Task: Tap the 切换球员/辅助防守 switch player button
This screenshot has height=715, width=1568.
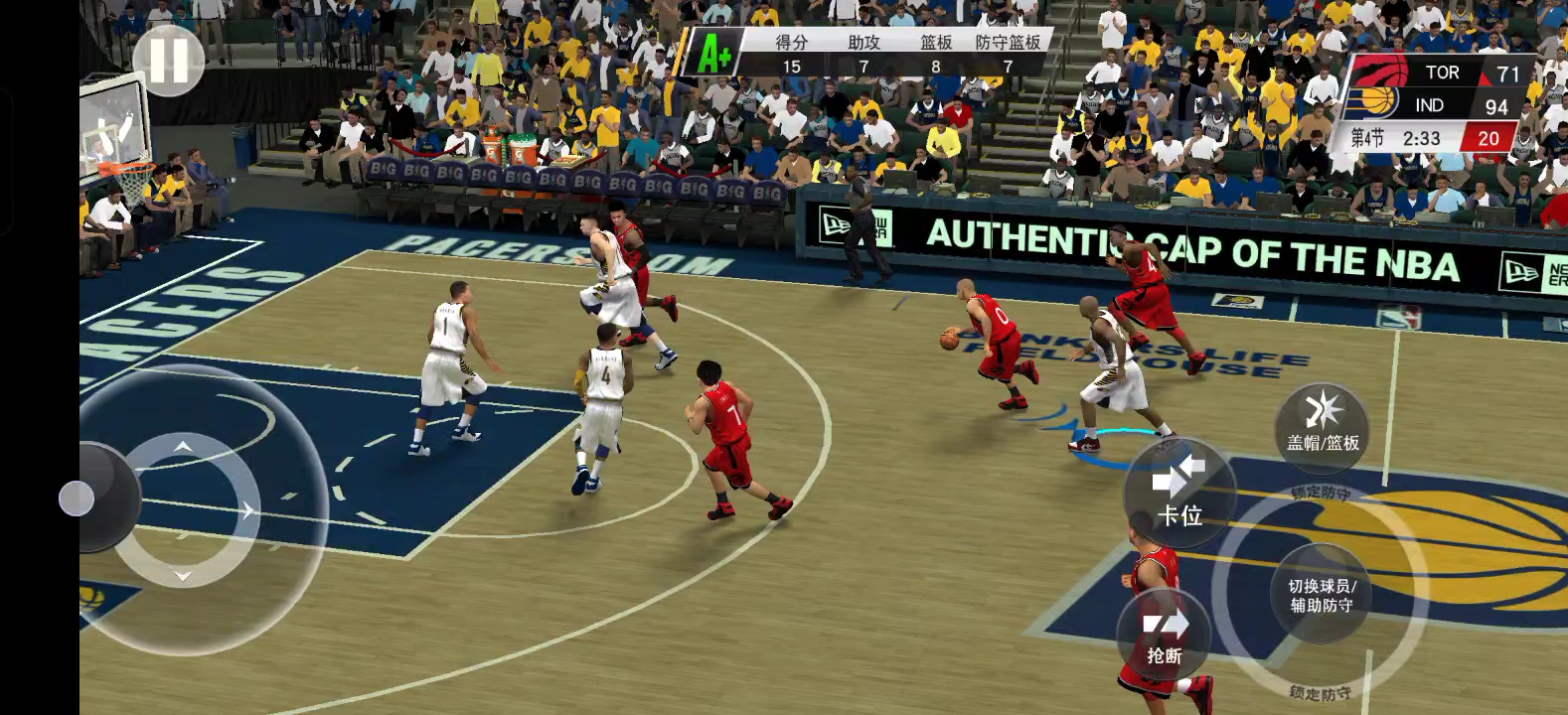Action: [x=1322, y=595]
